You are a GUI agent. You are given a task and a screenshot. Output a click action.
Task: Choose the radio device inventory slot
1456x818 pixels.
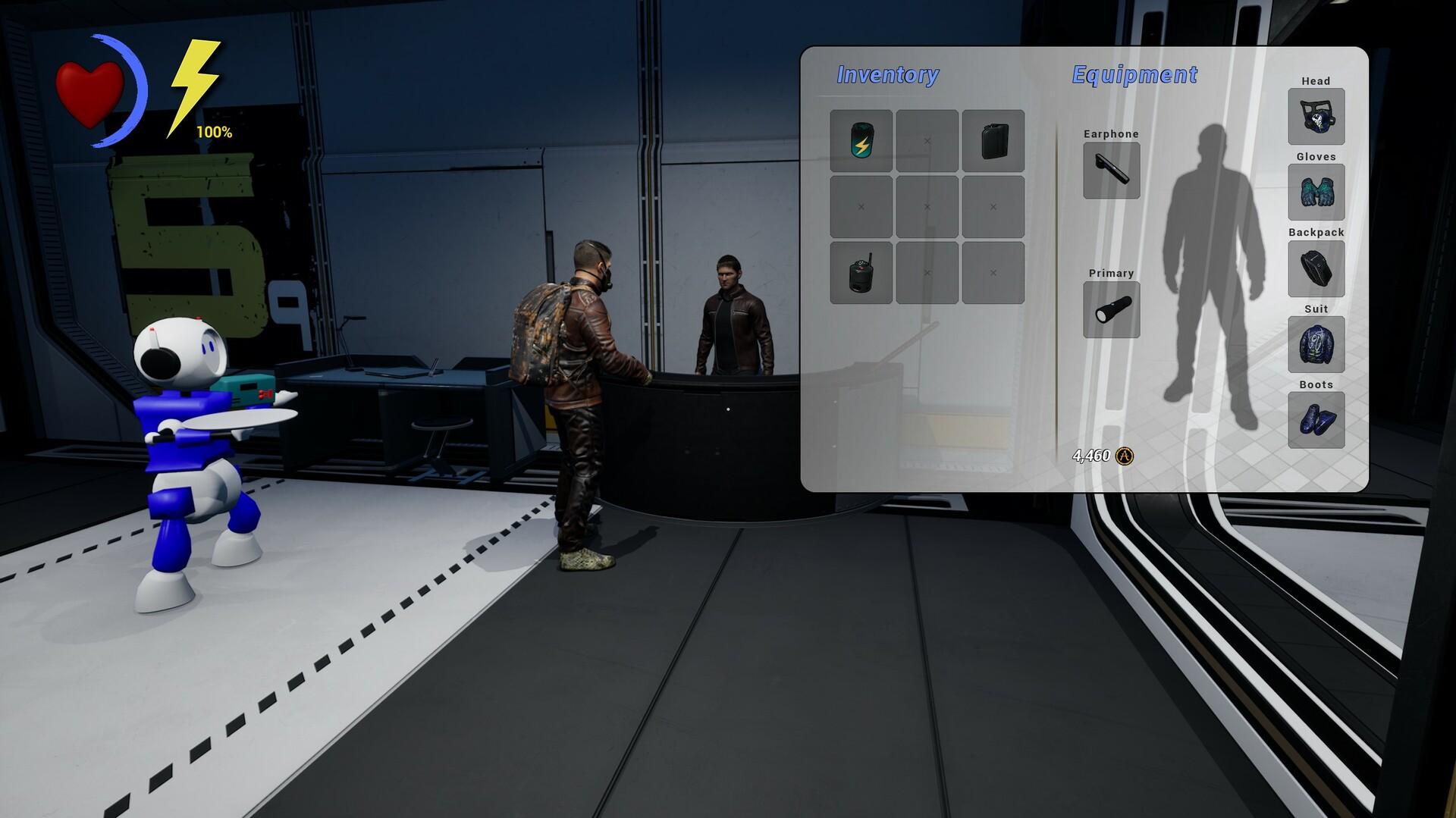coord(861,273)
